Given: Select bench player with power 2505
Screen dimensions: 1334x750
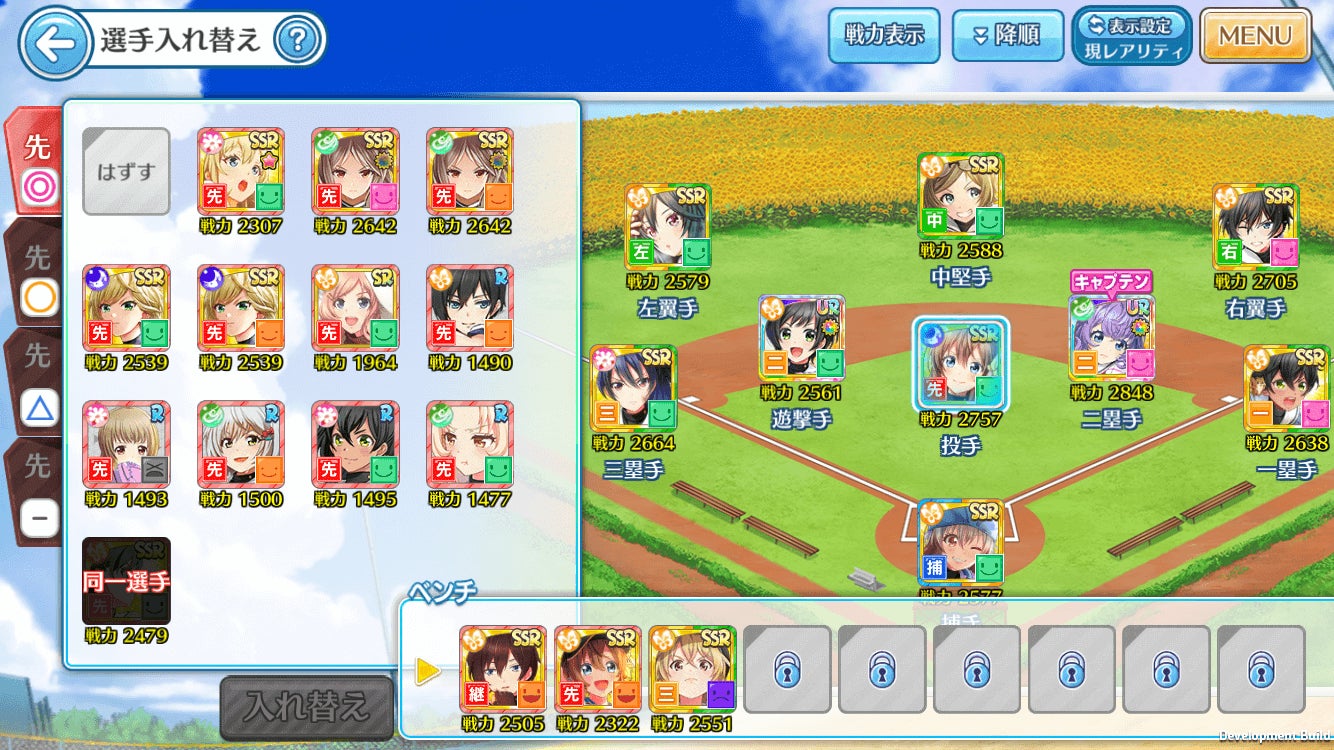Looking at the screenshot, I should pyautogui.click(x=503, y=669).
